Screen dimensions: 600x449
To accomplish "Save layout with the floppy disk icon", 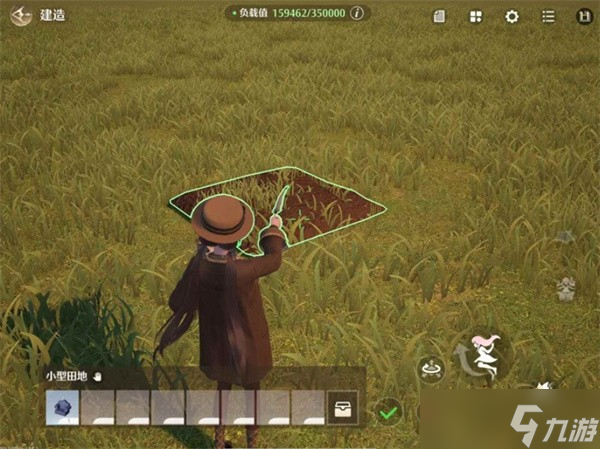I will [582, 16].
